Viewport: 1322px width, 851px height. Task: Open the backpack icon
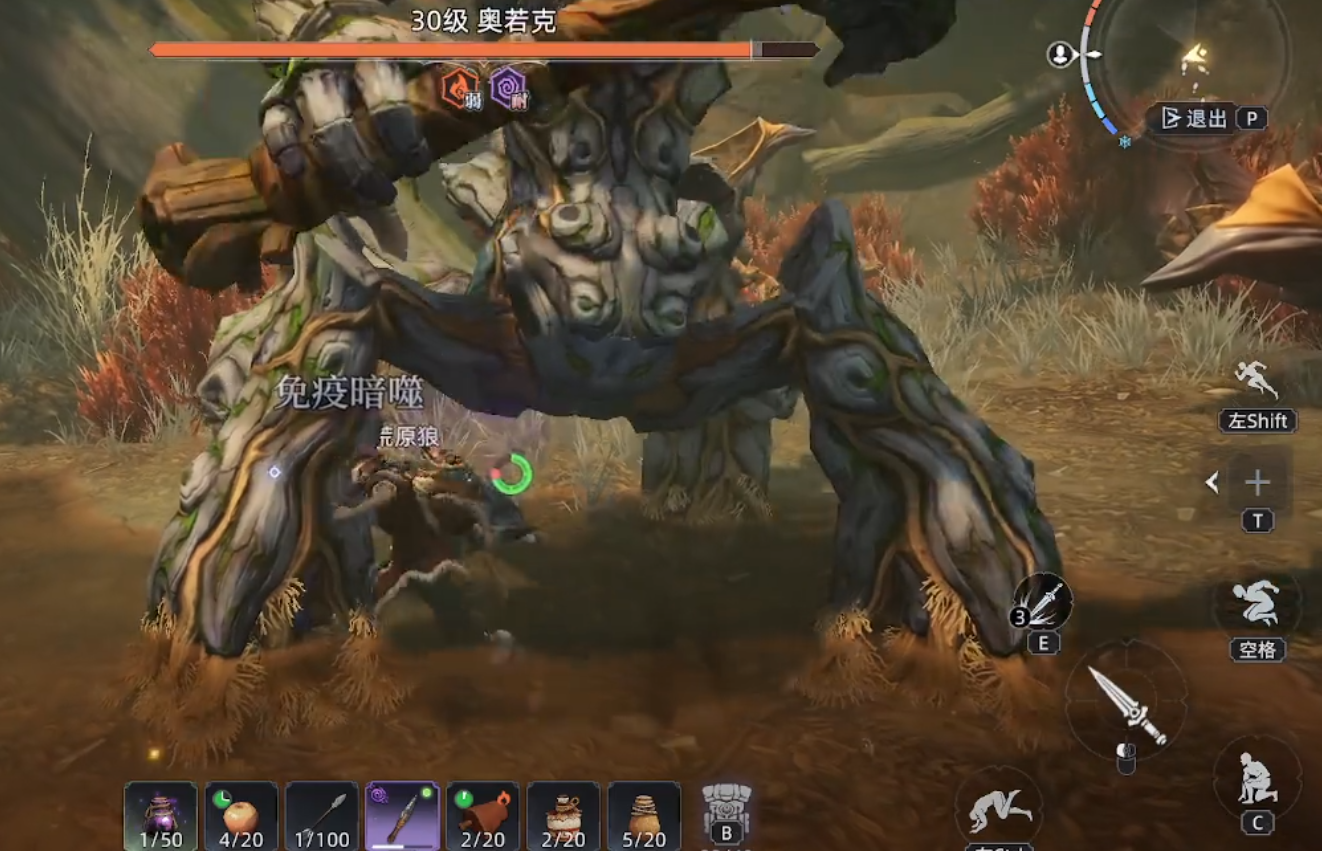click(726, 808)
